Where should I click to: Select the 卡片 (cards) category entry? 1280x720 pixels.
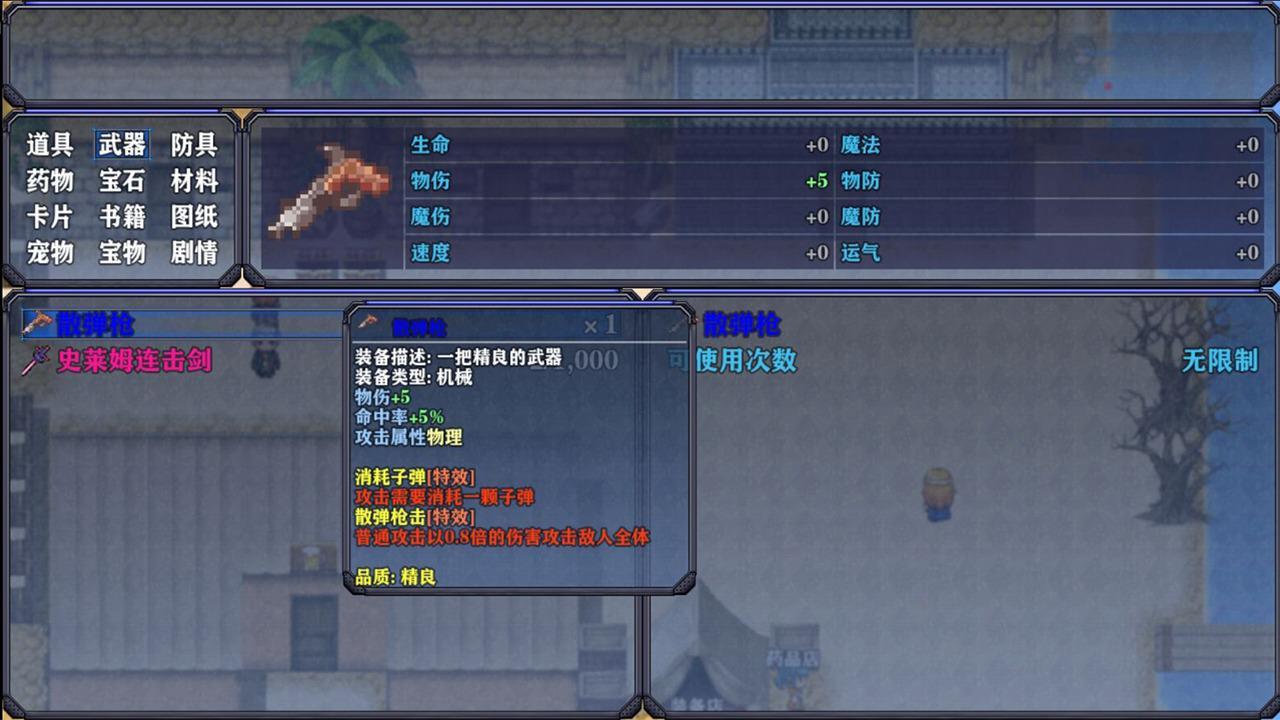tap(48, 217)
